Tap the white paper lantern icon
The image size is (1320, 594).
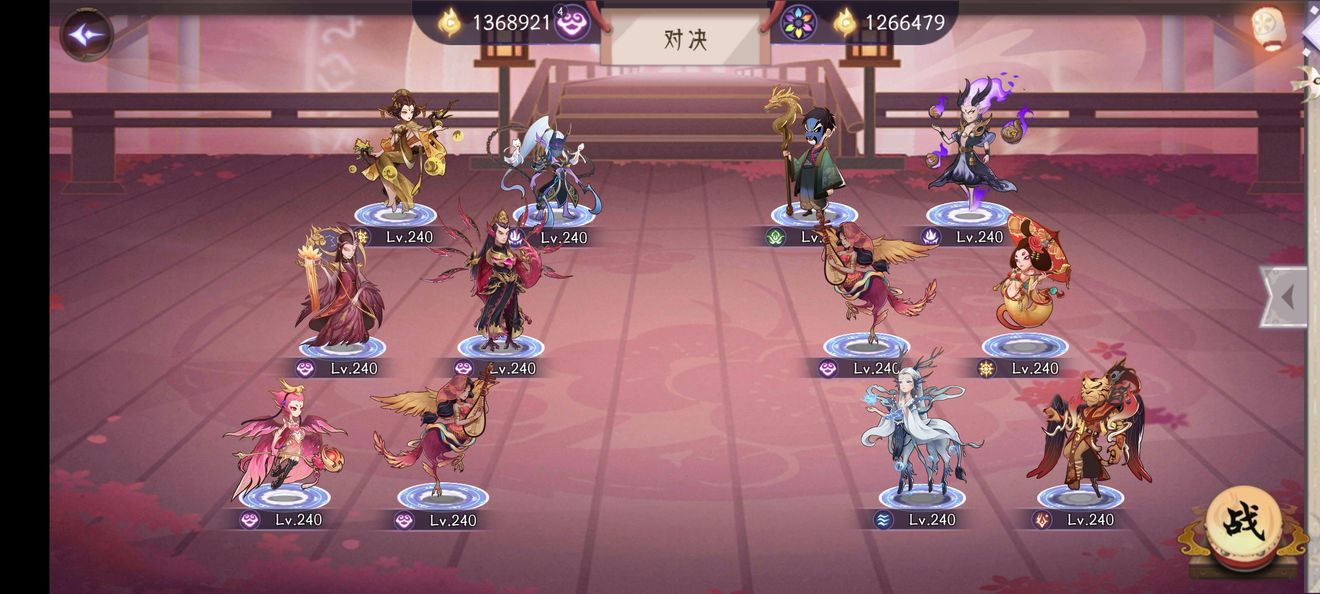[1268, 27]
